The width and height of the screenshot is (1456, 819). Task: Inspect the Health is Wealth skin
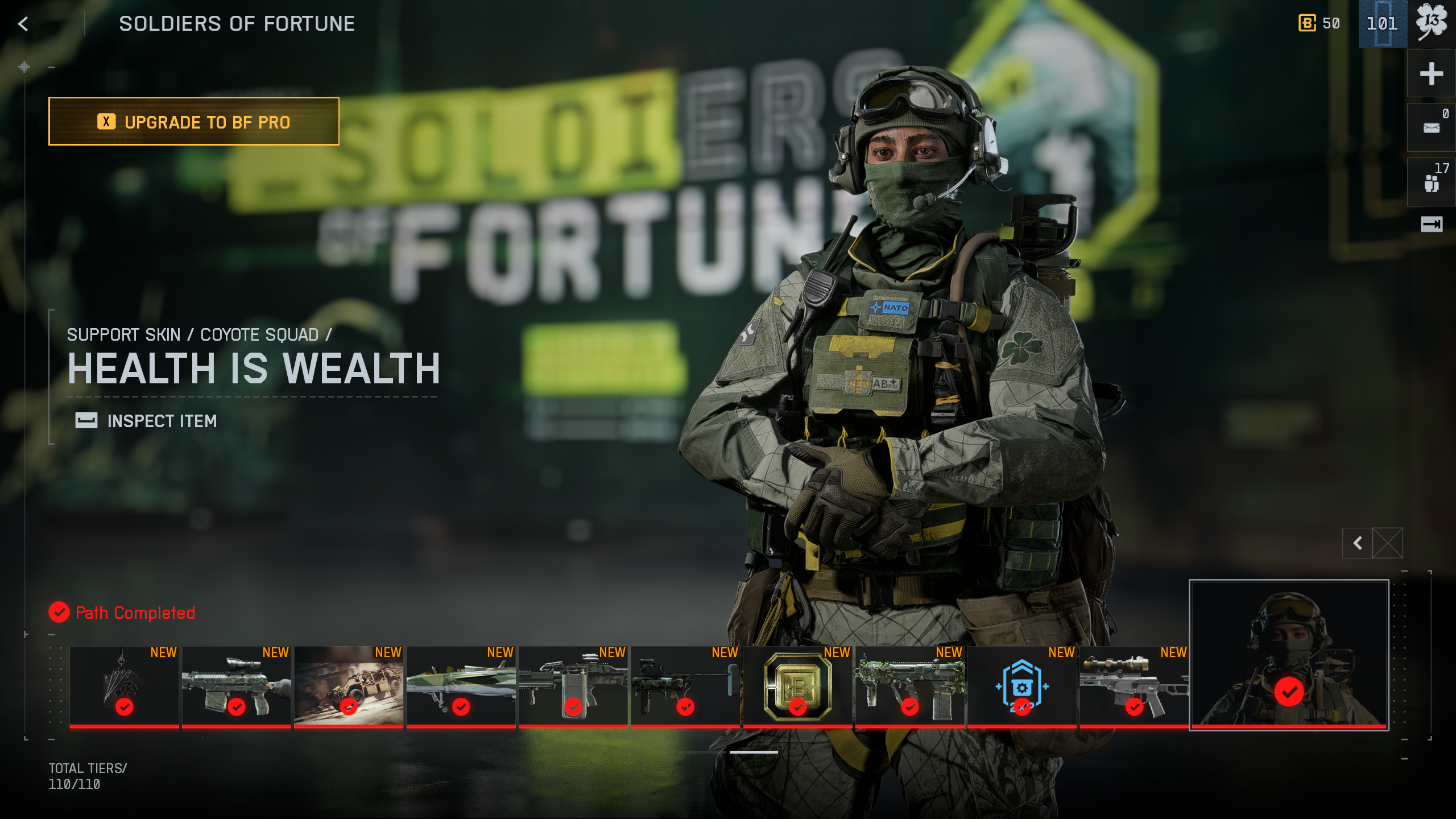point(147,421)
